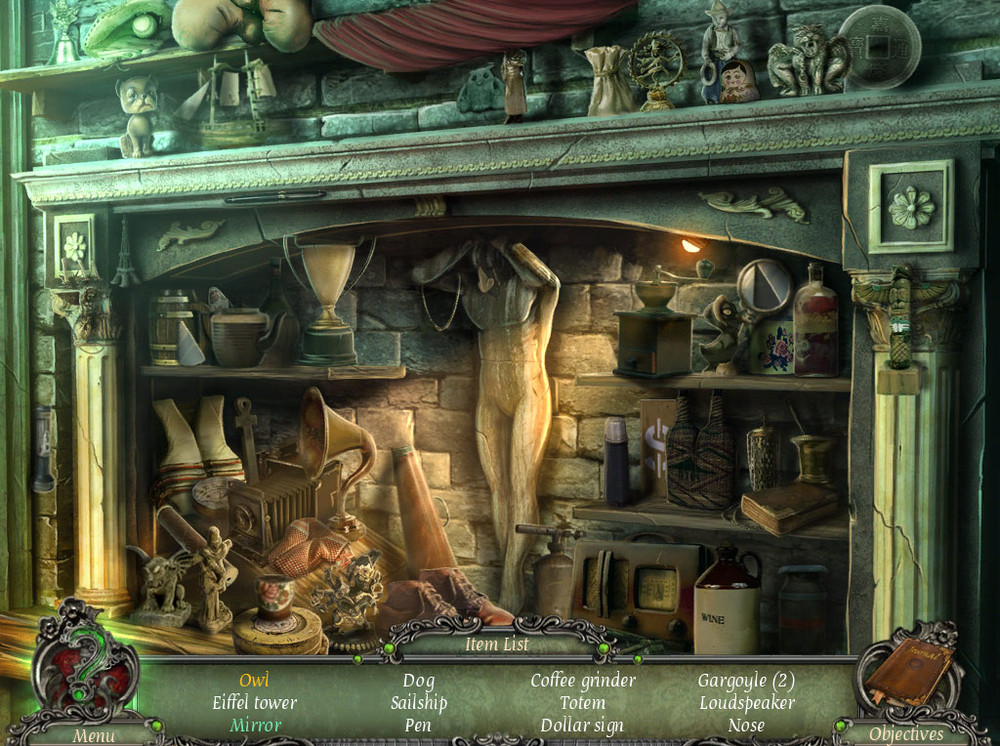
Task: Click the "Dog" list entry
Action: pyautogui.click(x=418, y=681)
